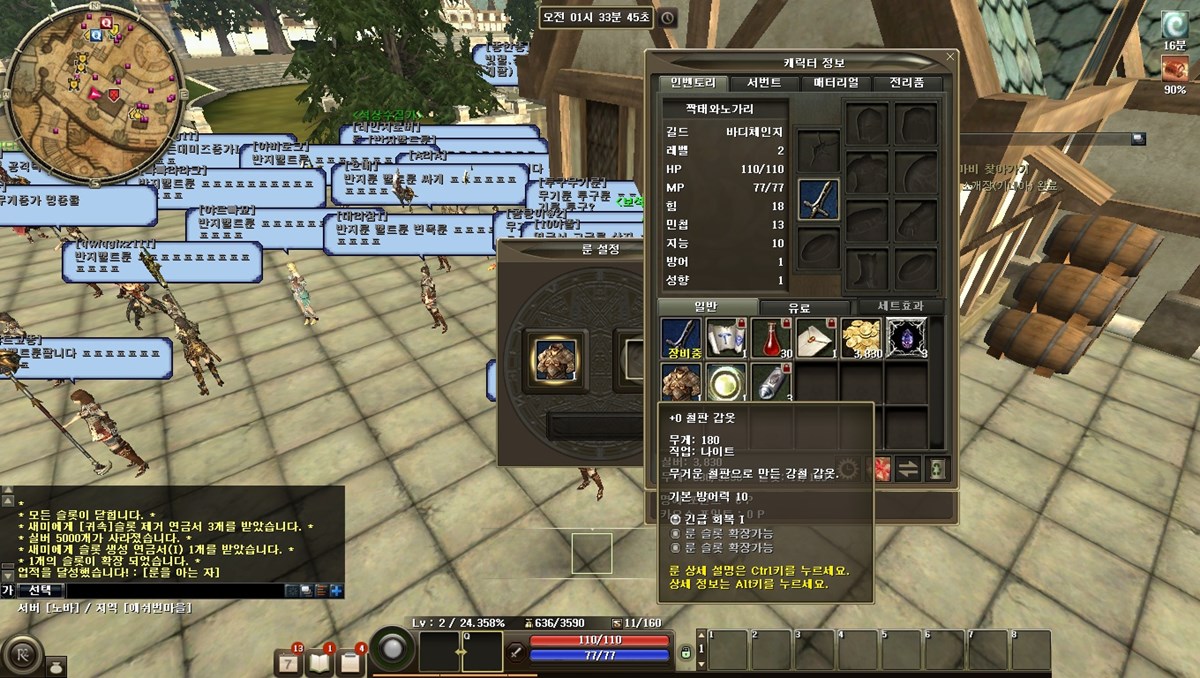Show the 전리품 tab
Viewport: 1200px width, 678px height.
(x=906, y=83)
